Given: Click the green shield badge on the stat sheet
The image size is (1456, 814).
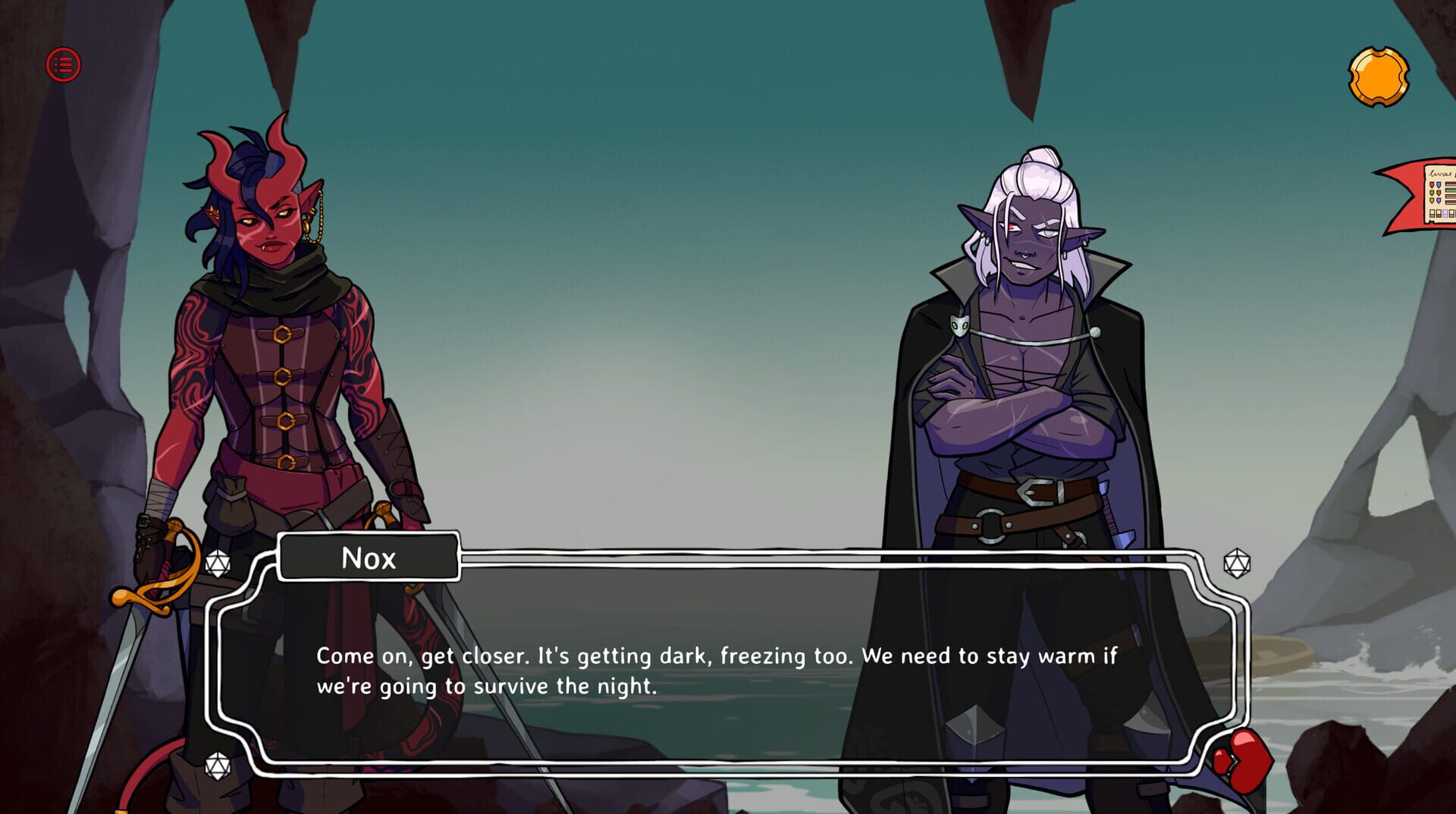Looking at the screenshot, I should coord(1432,193).
